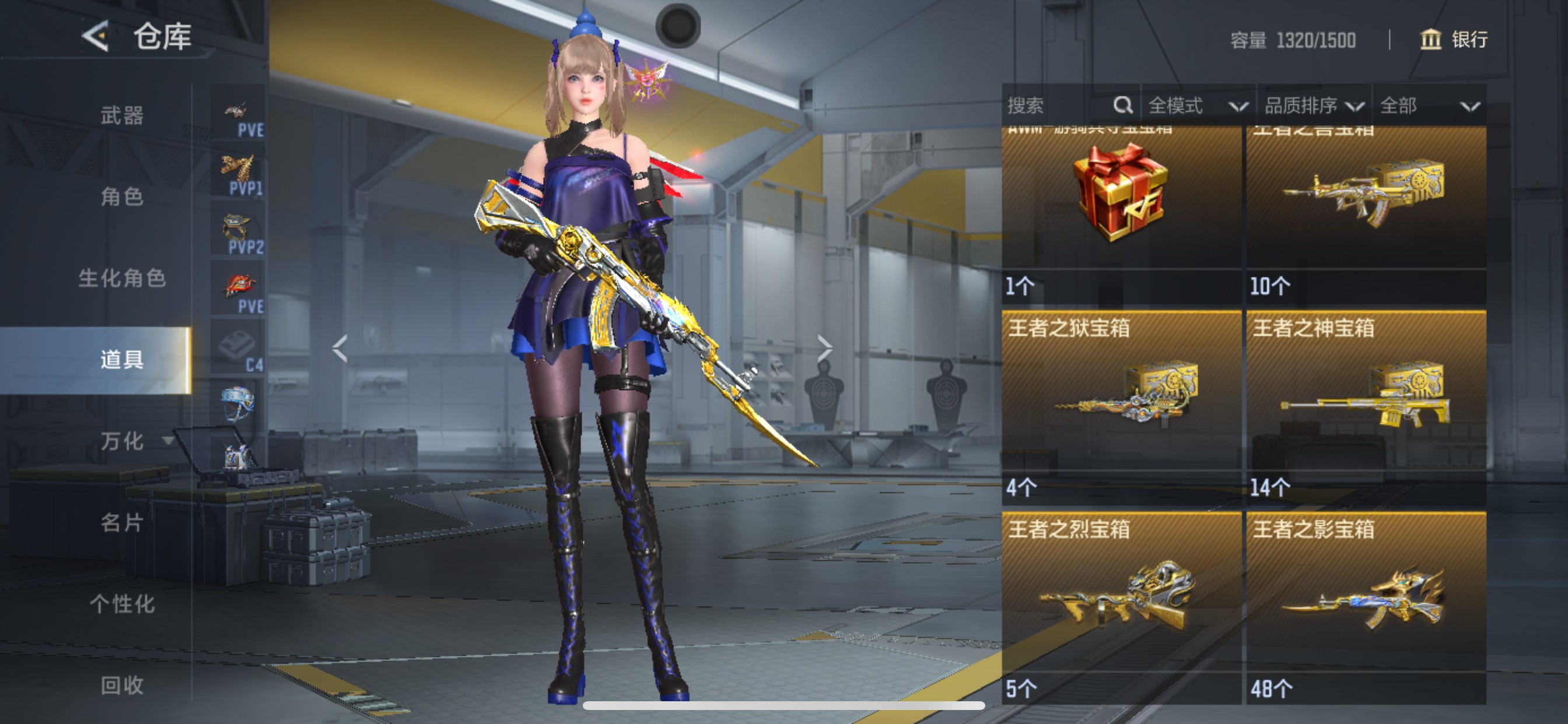This screenshot has width=1568, height=724.
Task: Click the search magnifier icon
Action: [1122, 106]
